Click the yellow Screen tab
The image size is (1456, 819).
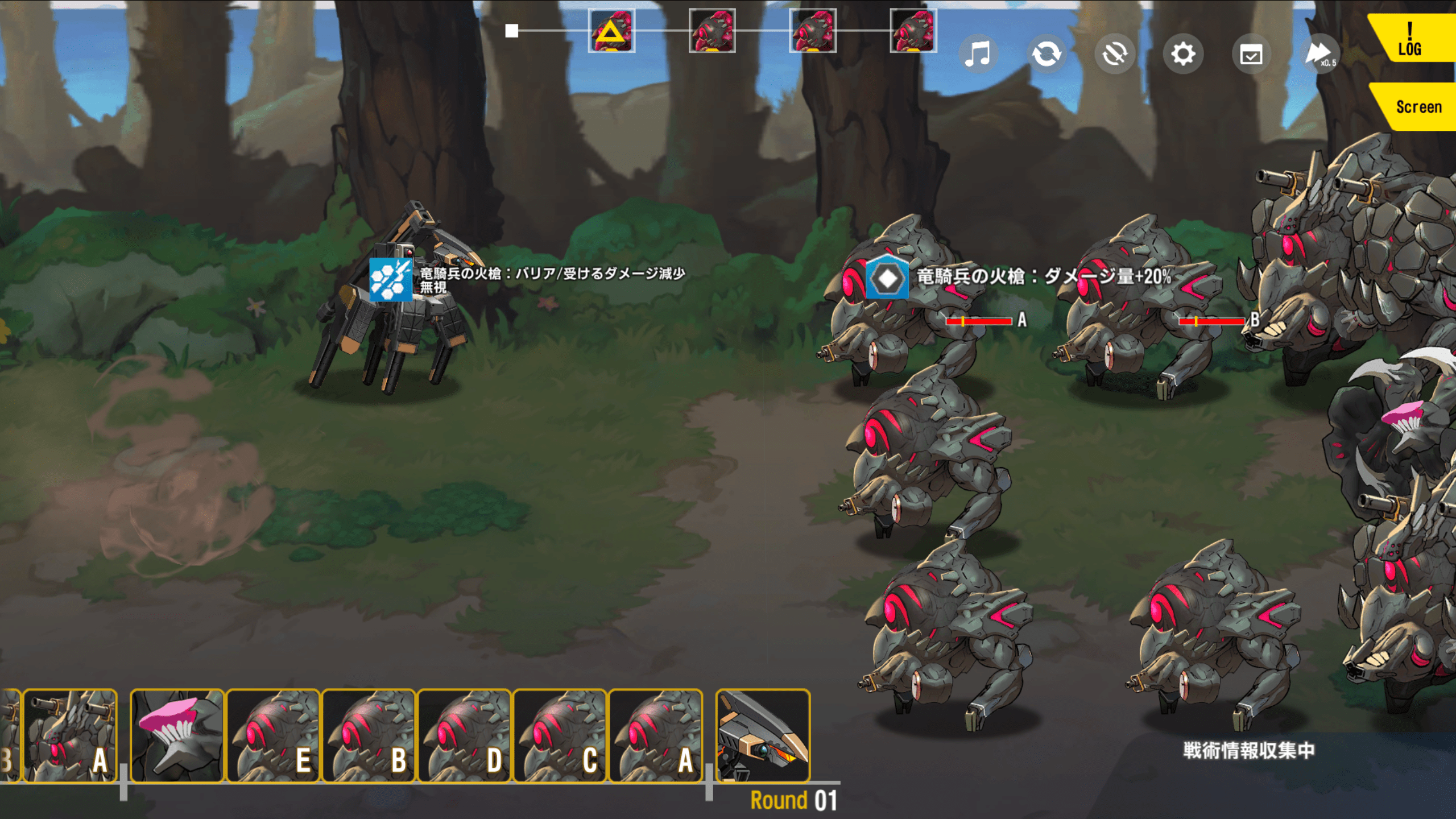(x=1417, y=107)
